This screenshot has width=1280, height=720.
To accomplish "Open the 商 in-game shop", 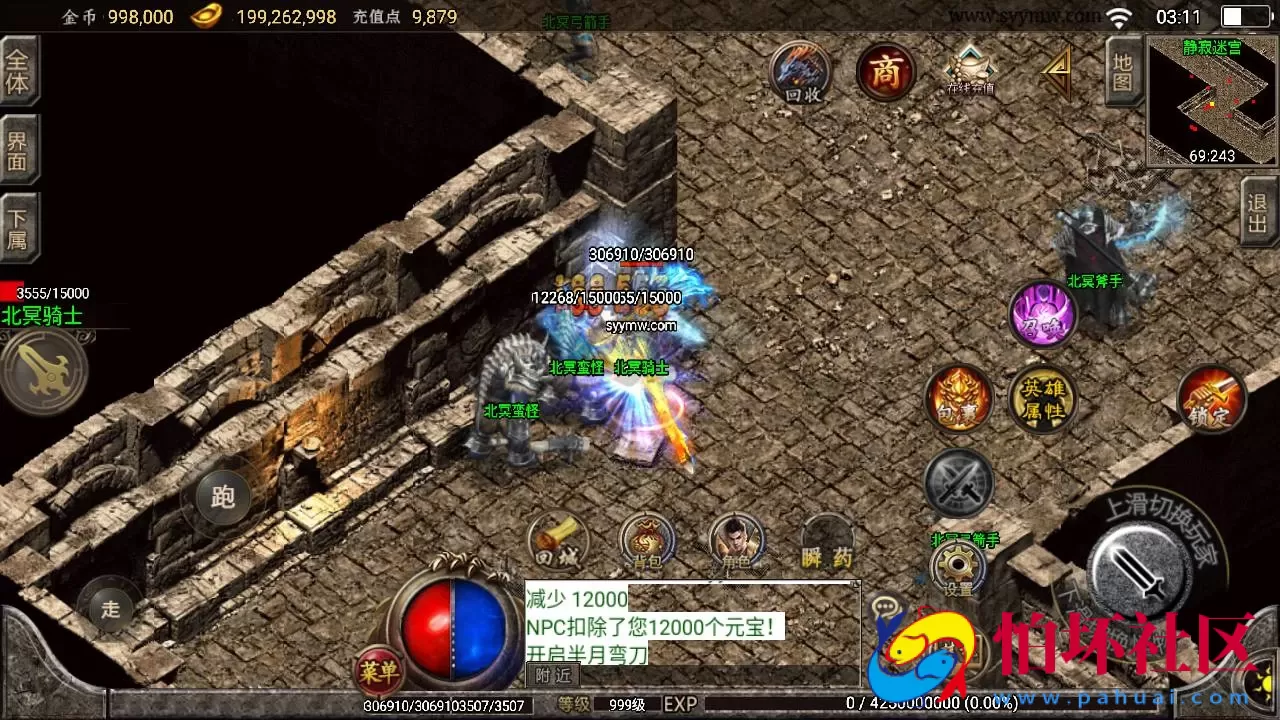I will coord(884,72).
